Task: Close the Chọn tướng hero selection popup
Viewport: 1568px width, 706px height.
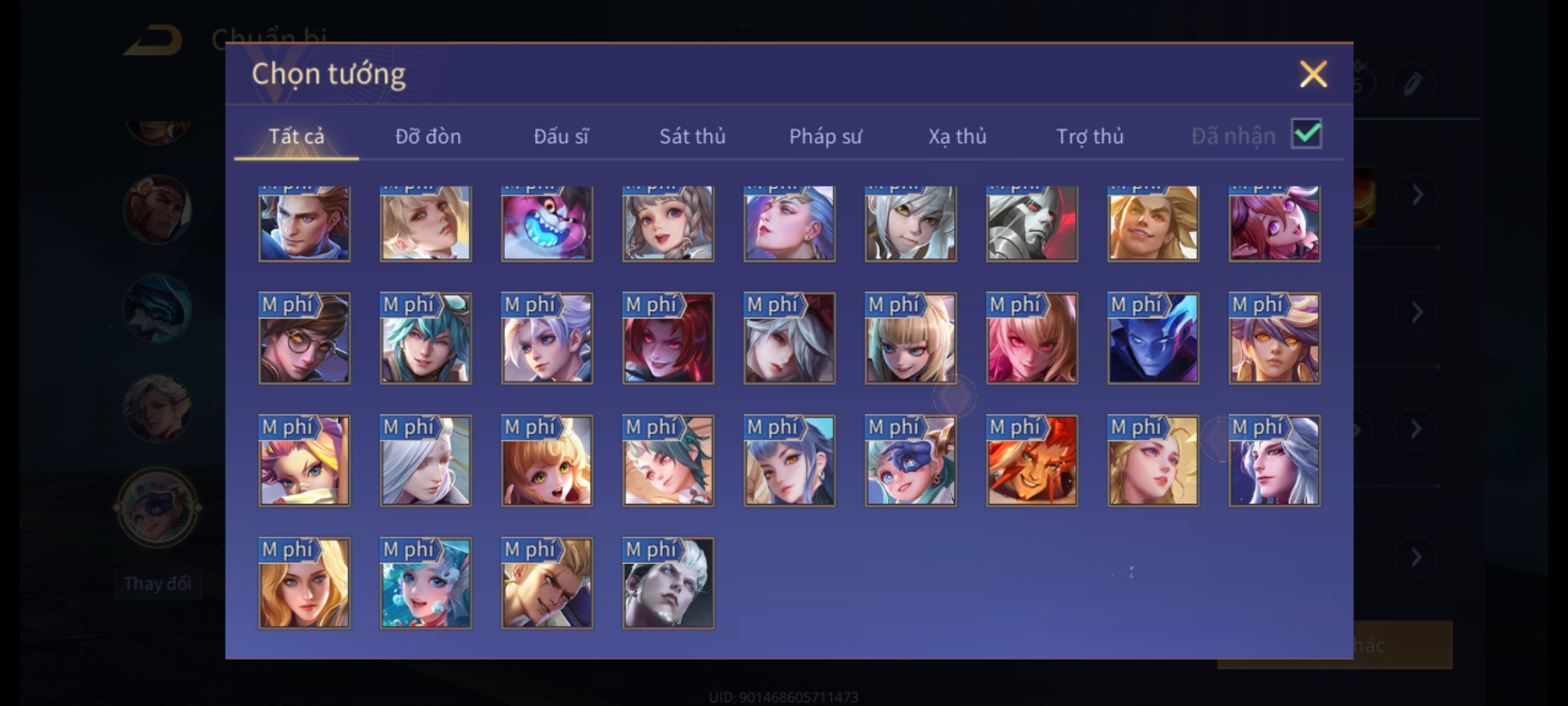Action: pyautogui.click(x=1313, y=74)
